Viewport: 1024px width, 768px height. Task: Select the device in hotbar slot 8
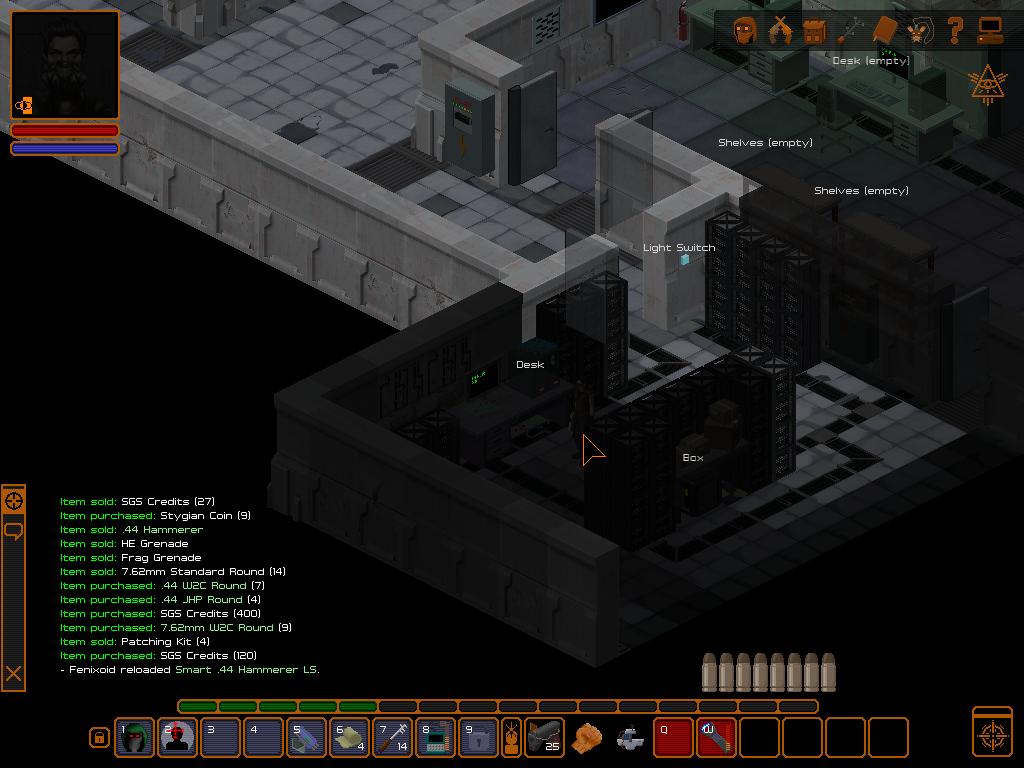point(436,738)
